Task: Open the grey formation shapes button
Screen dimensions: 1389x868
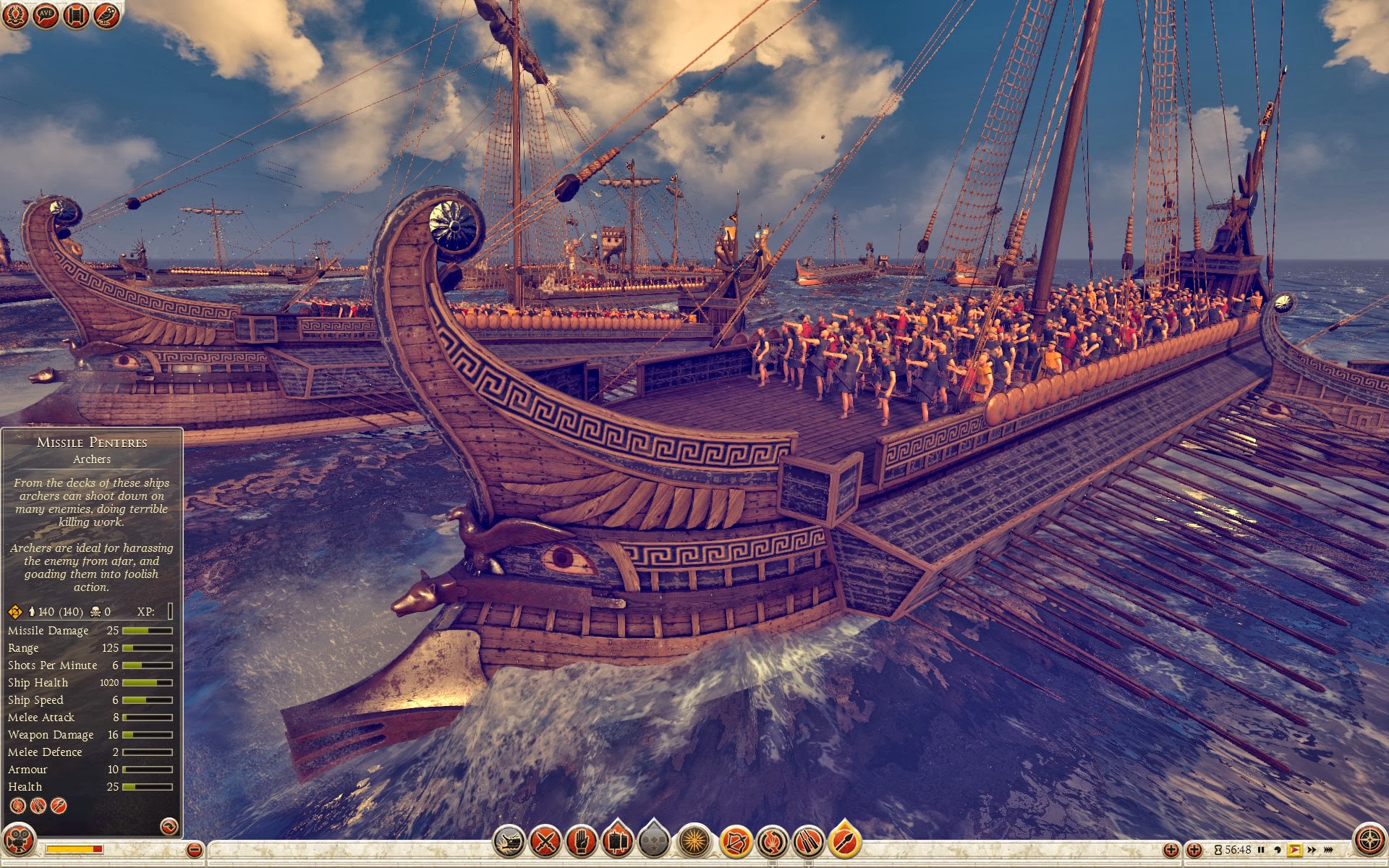Action: tap(654, 841)
